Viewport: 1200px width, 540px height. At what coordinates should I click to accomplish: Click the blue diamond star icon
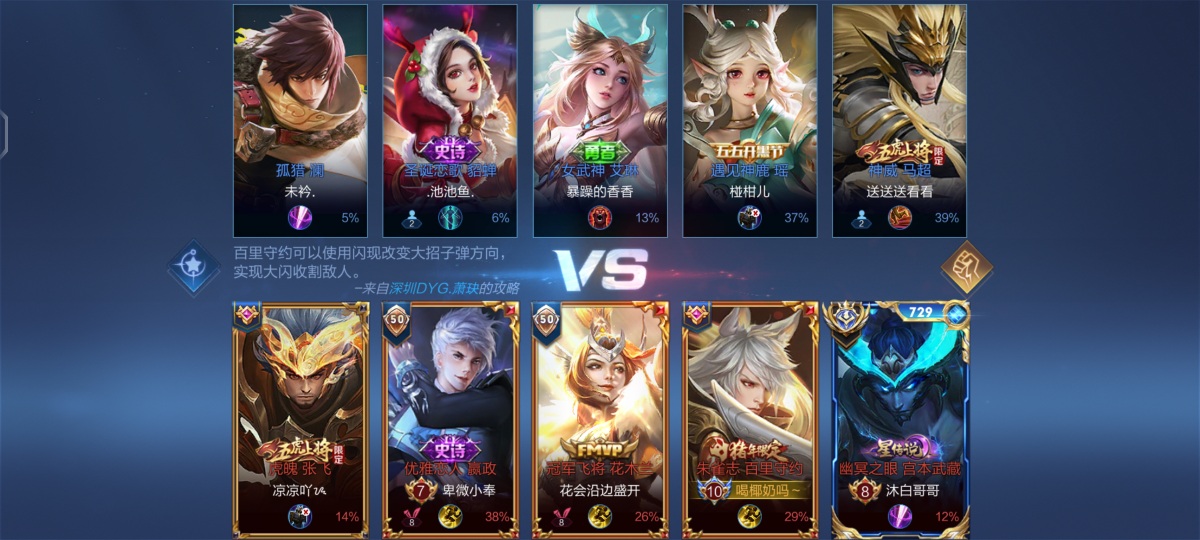(194, 266)
